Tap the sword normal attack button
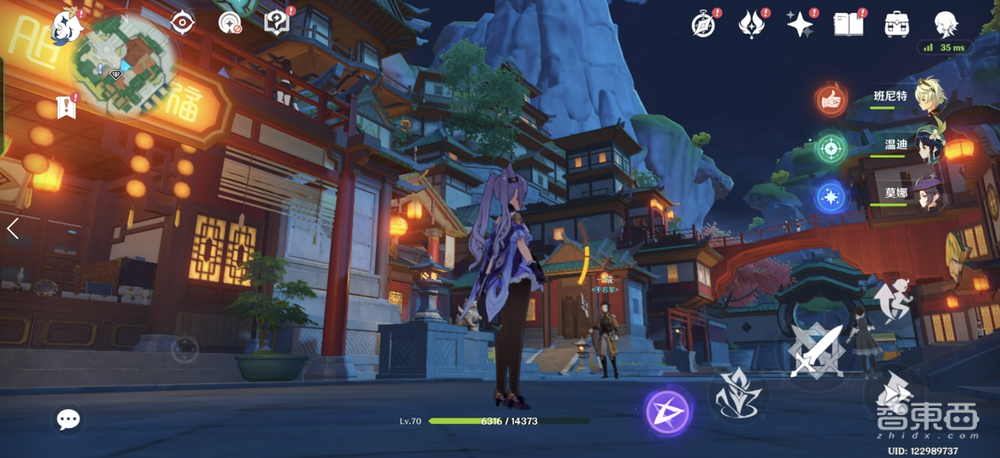1000x458 pixels. click(816, 350)
